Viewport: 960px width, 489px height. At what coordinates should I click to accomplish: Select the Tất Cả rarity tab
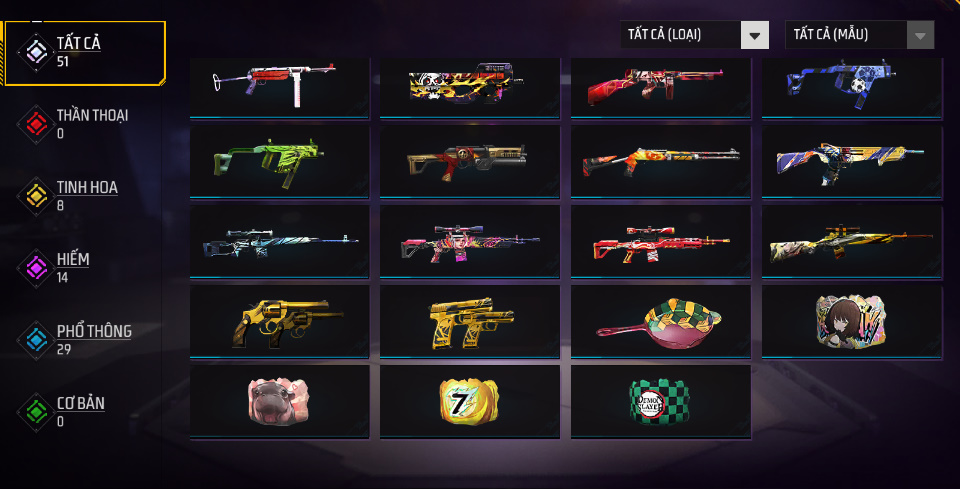(x=84, y=51)
